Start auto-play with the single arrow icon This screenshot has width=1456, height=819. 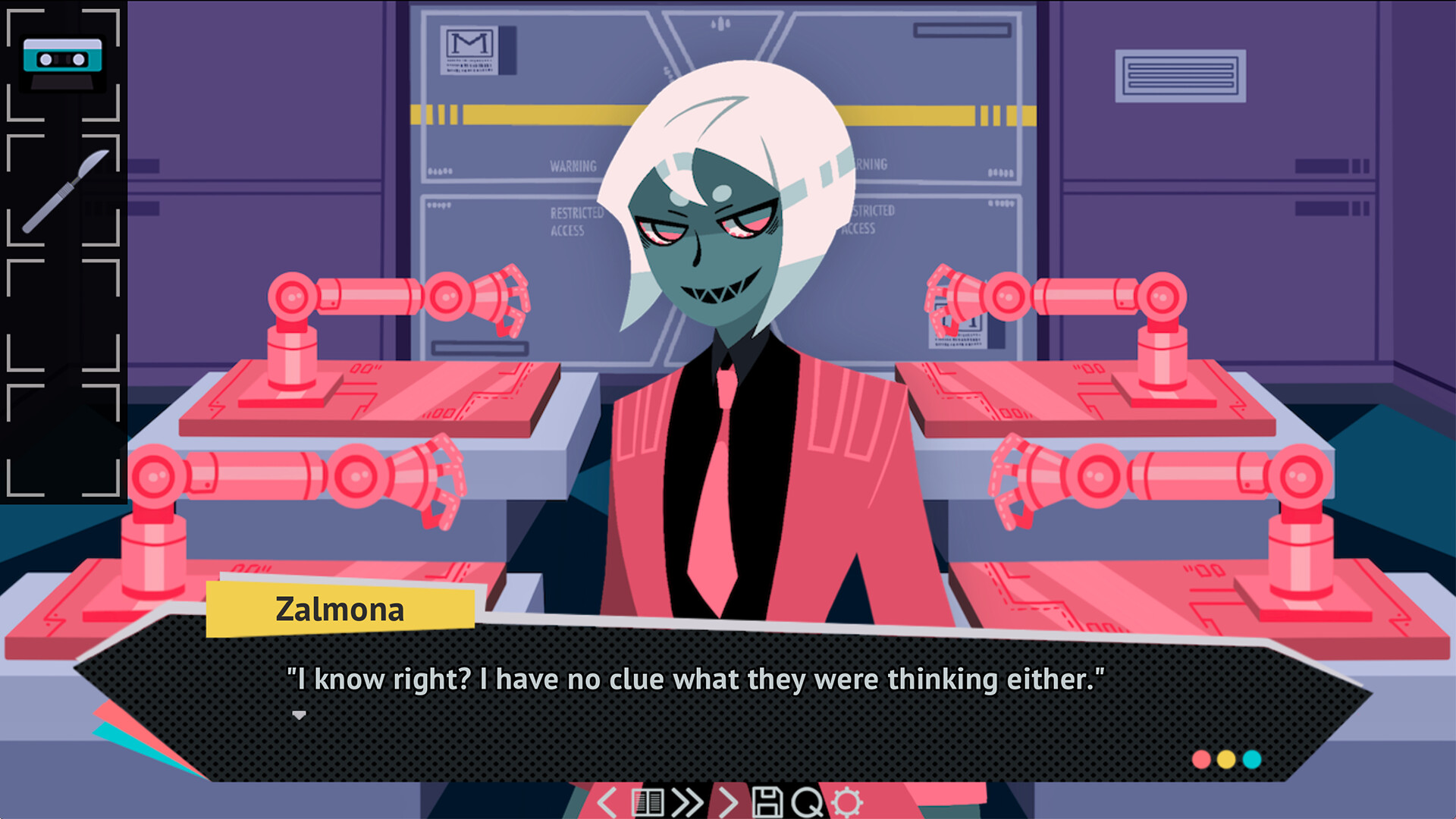tap(727, 802)
